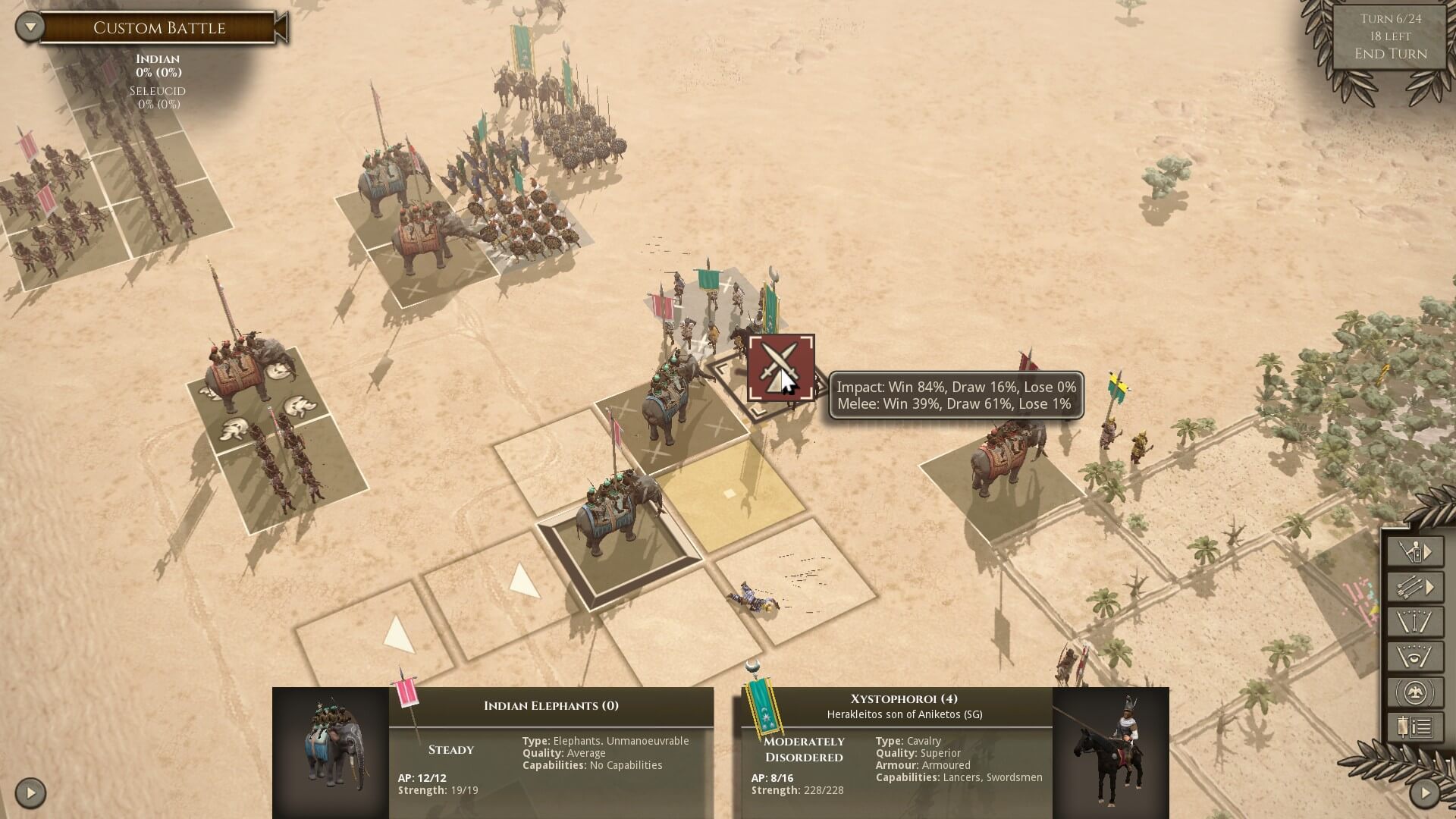Screen dimensions: 1456x819
Task: Open the Custom Battle dropdown arrow
Action: click(30, 27)
